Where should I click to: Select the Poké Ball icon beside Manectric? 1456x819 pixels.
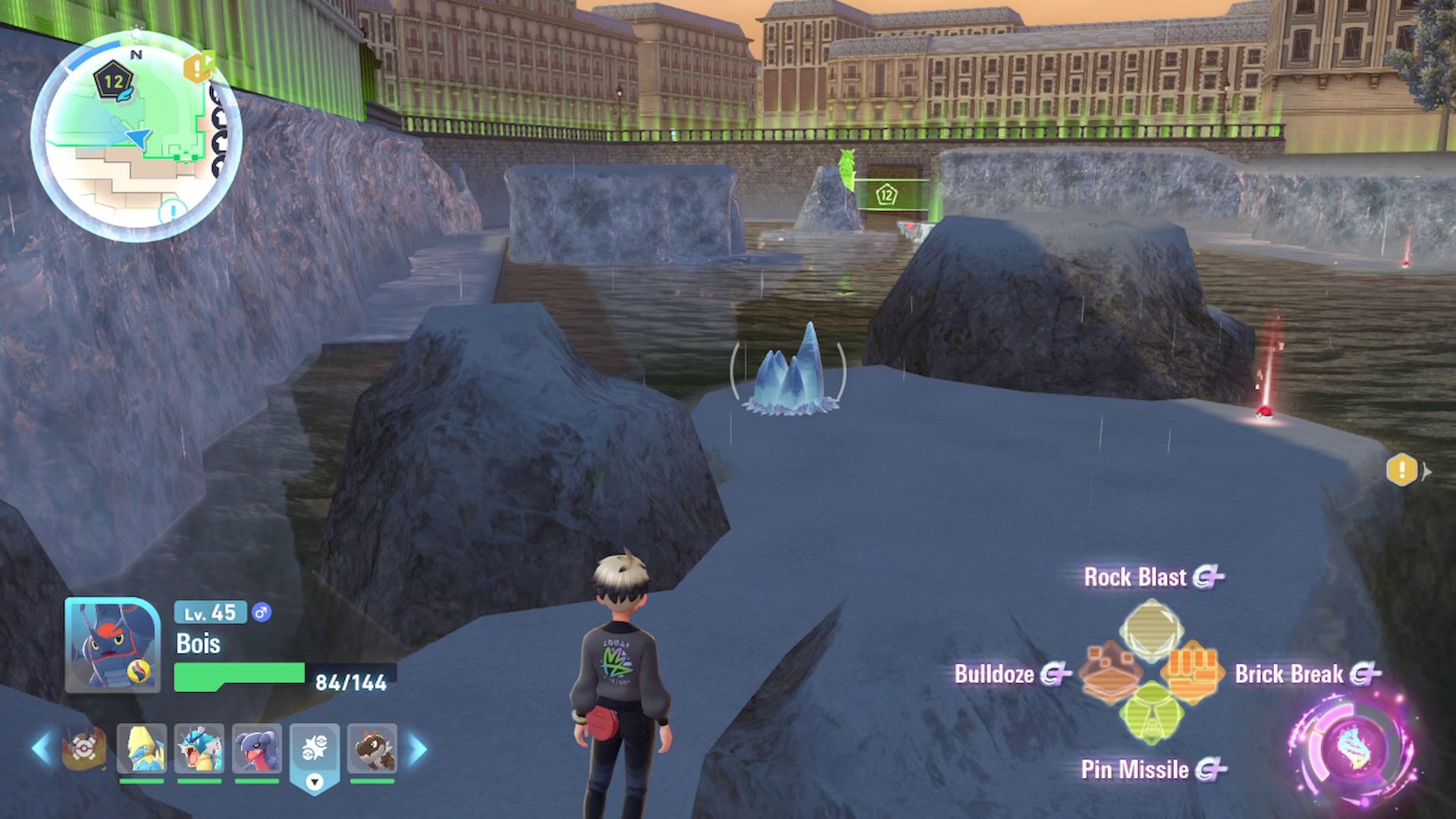coord(83,748)
